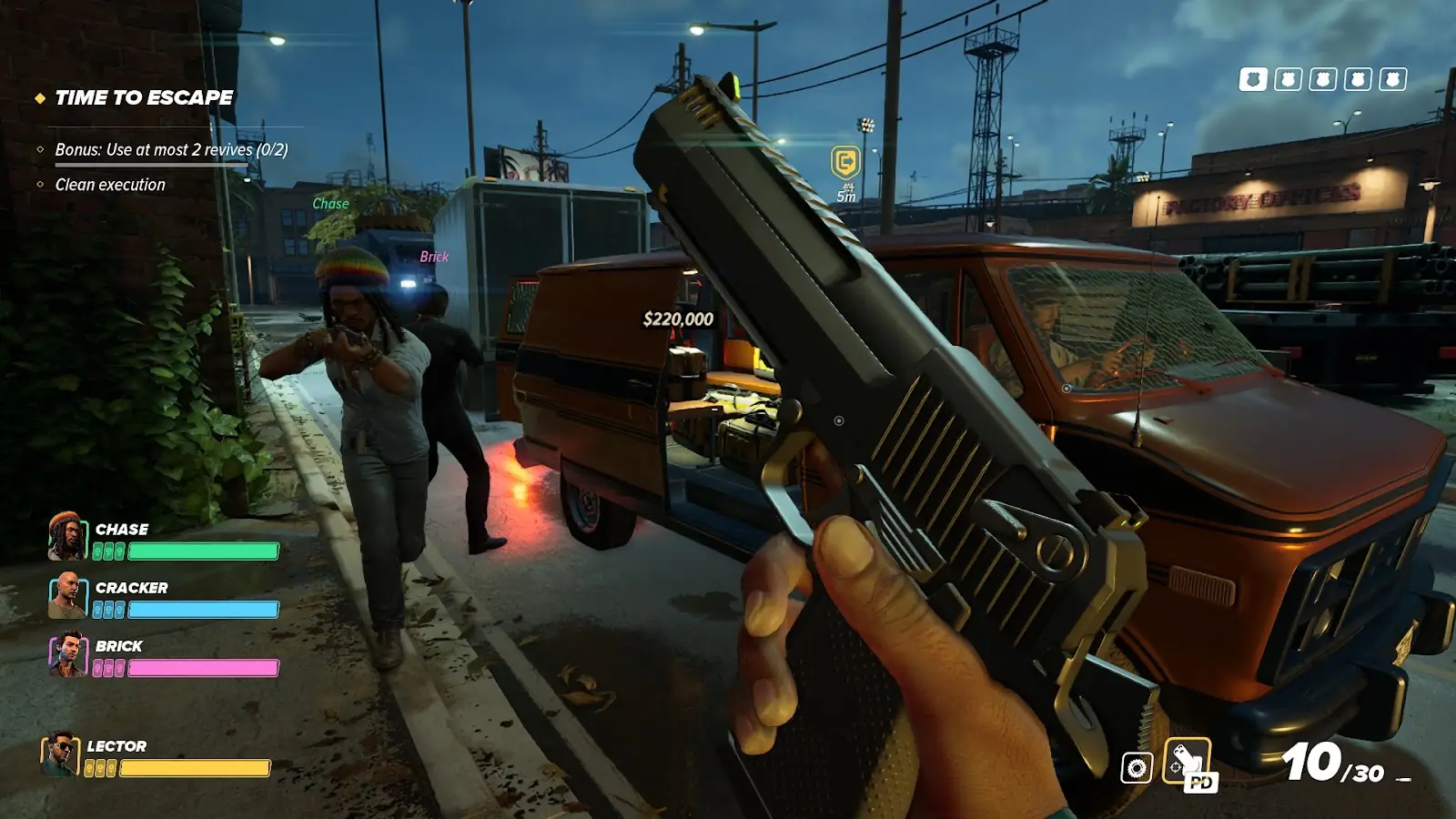Click Lector's player portrait
The image size is (1456, 819).
[60, 753]
